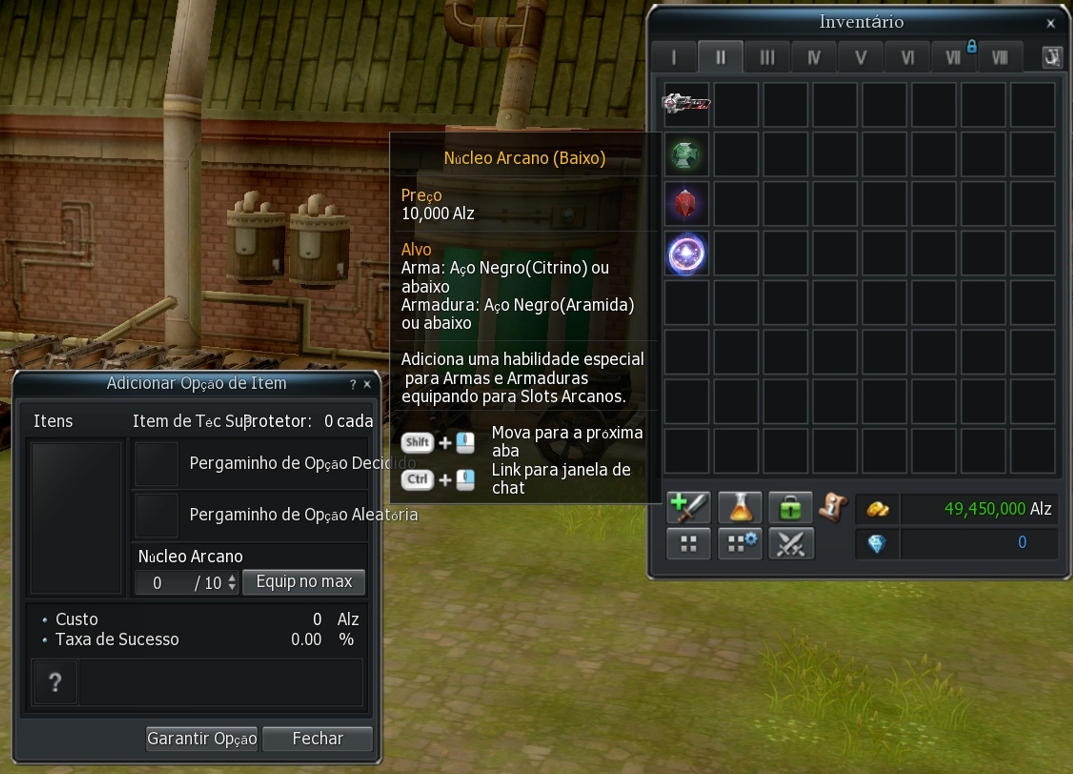Close the Adicionar Opção de Item window

(367, 384)
